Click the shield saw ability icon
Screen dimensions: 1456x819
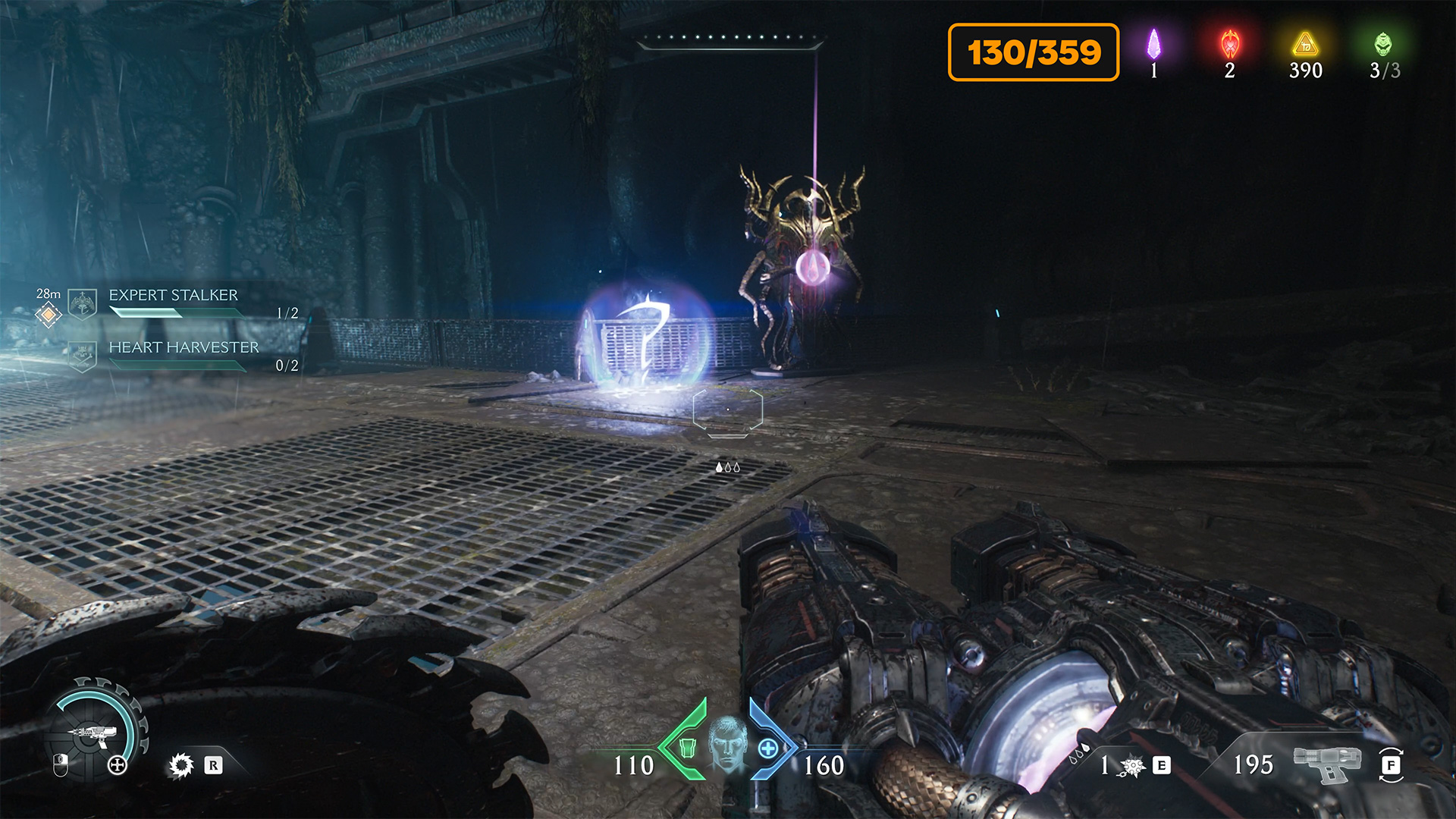(x=181, y=765)
